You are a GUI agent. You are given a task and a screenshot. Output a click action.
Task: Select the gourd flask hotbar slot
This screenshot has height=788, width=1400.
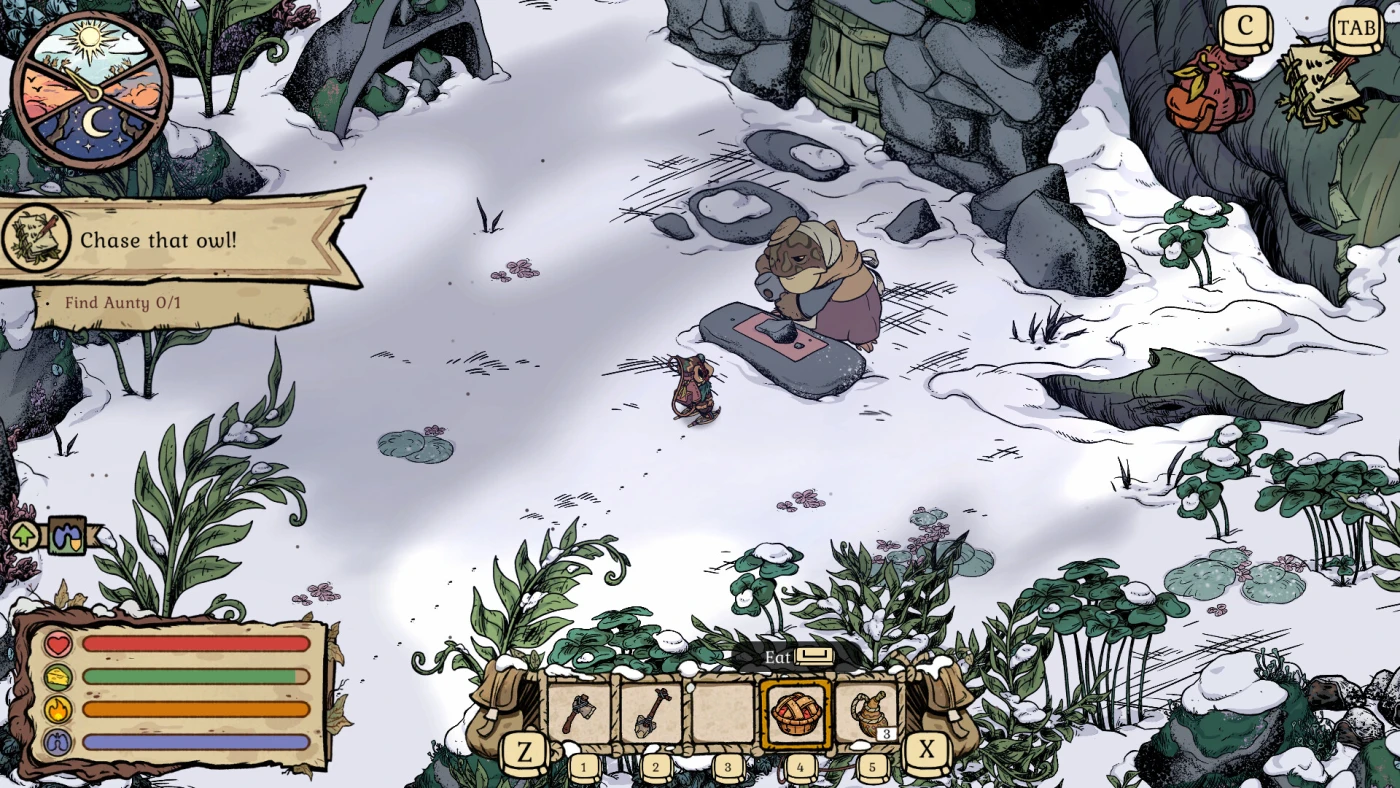tap(866, 714)
